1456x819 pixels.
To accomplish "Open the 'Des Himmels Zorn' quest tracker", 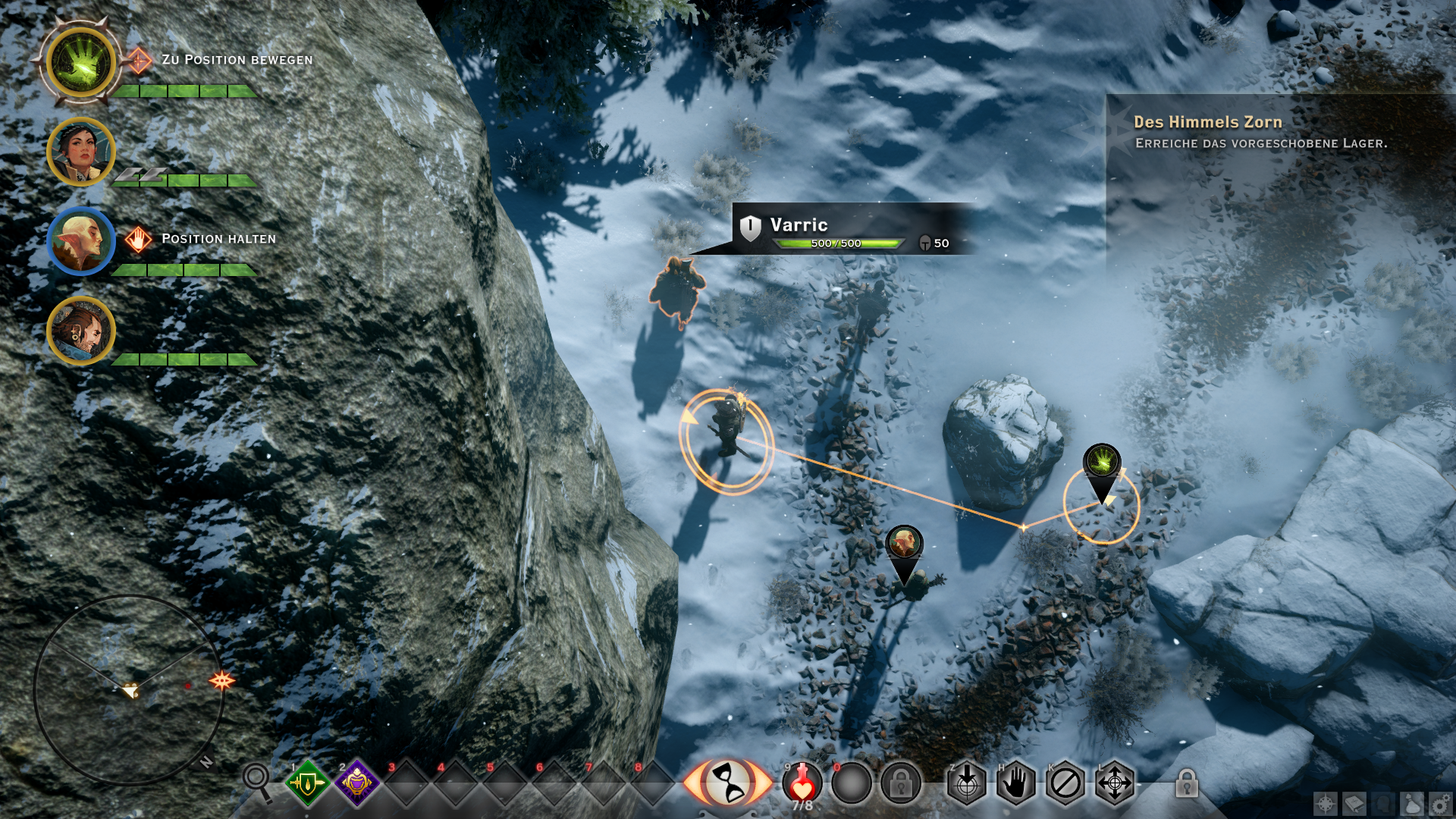I will (1207, 122).
